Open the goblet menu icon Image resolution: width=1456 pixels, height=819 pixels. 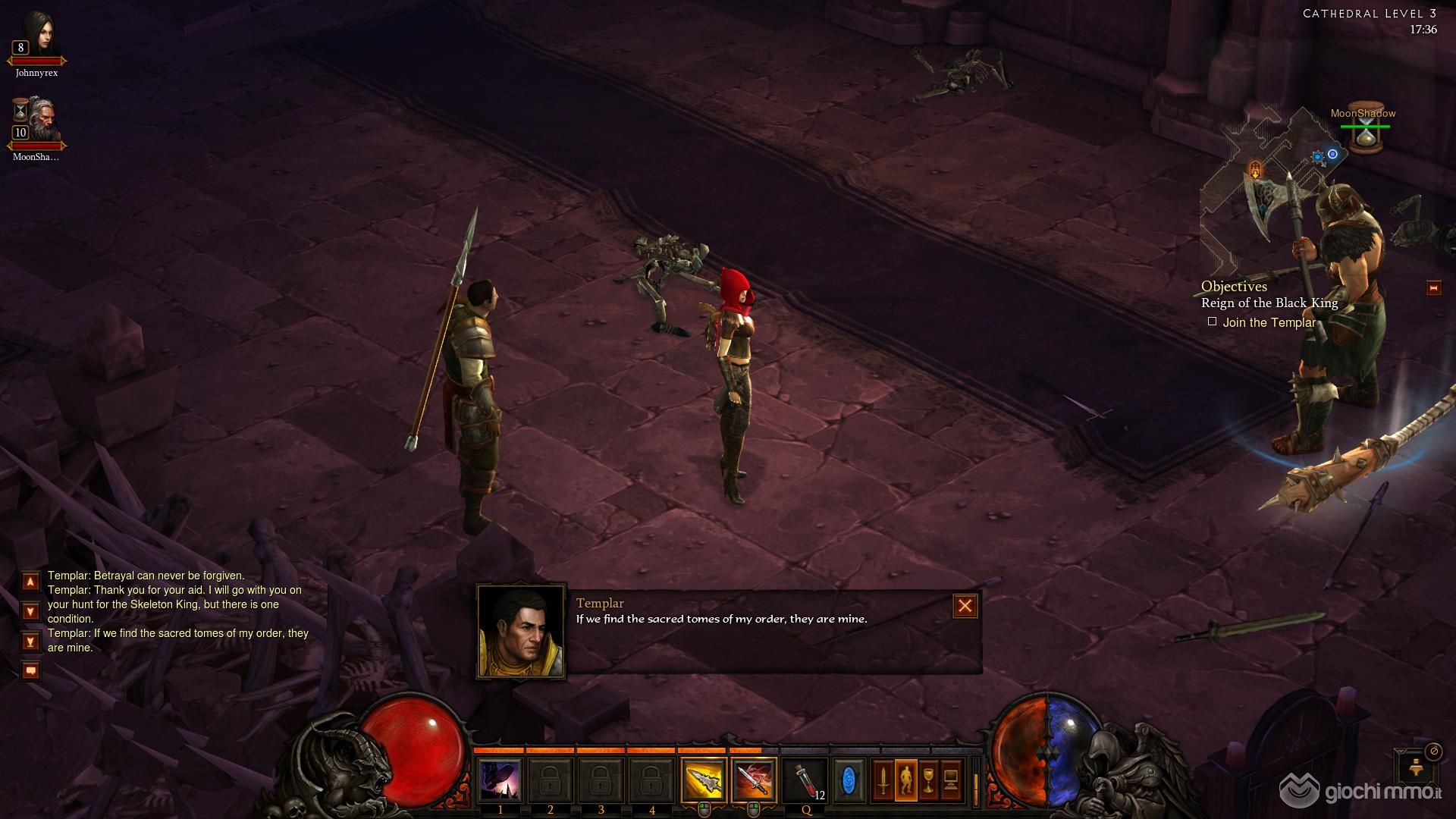pyautogui.click(x=928, y=780)
